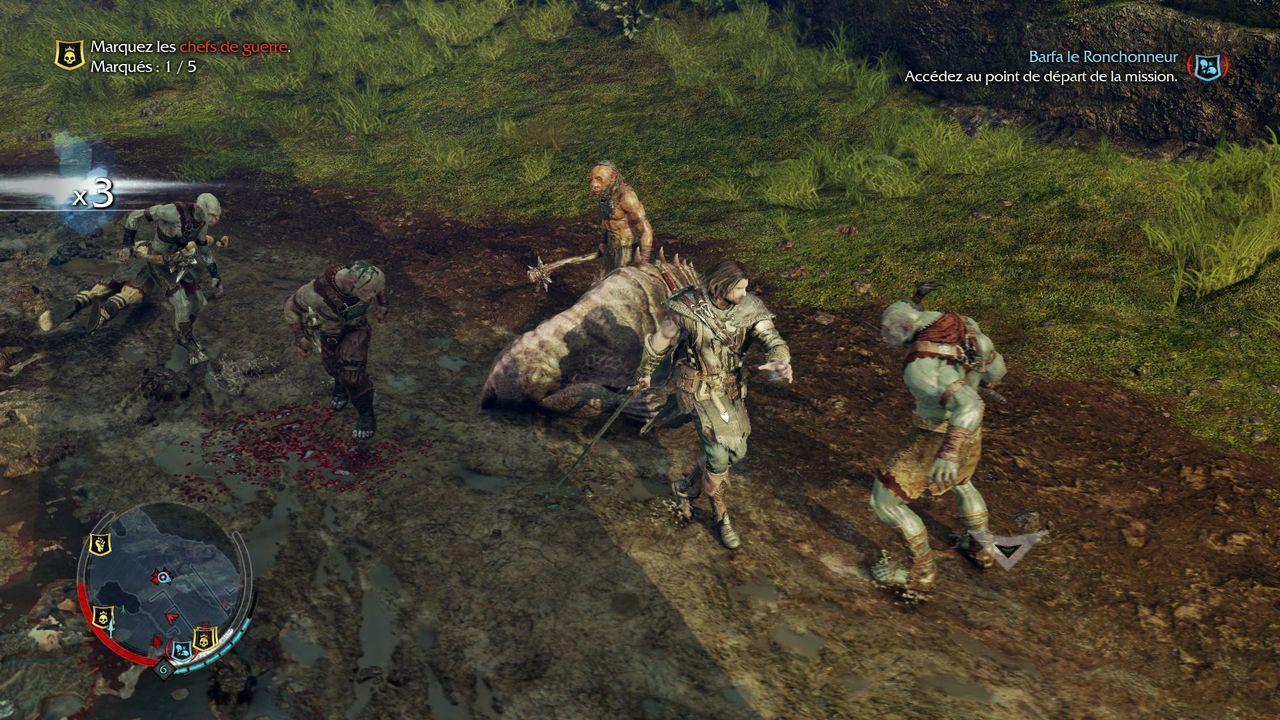Select the blue shield marker below the minimap

181,648
